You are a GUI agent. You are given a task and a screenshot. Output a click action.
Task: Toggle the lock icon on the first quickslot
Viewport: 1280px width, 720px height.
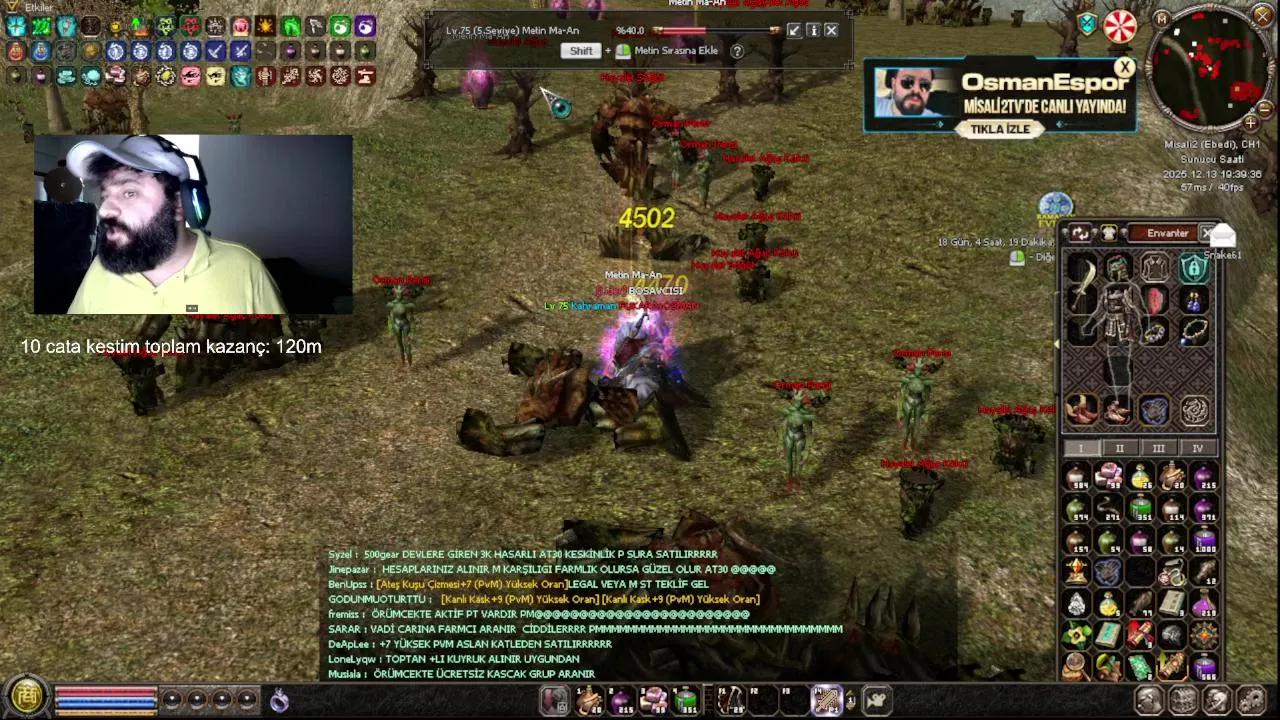point(562,706)
